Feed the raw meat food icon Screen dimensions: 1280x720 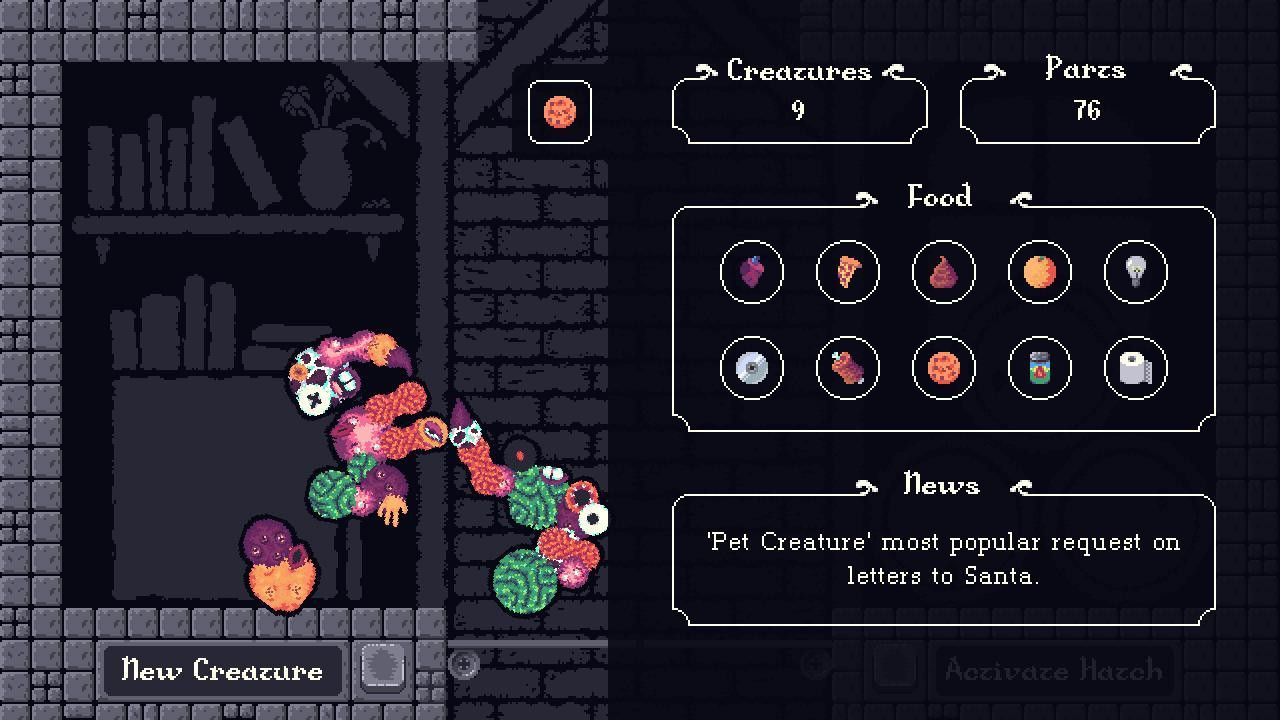tap(847, 368)
